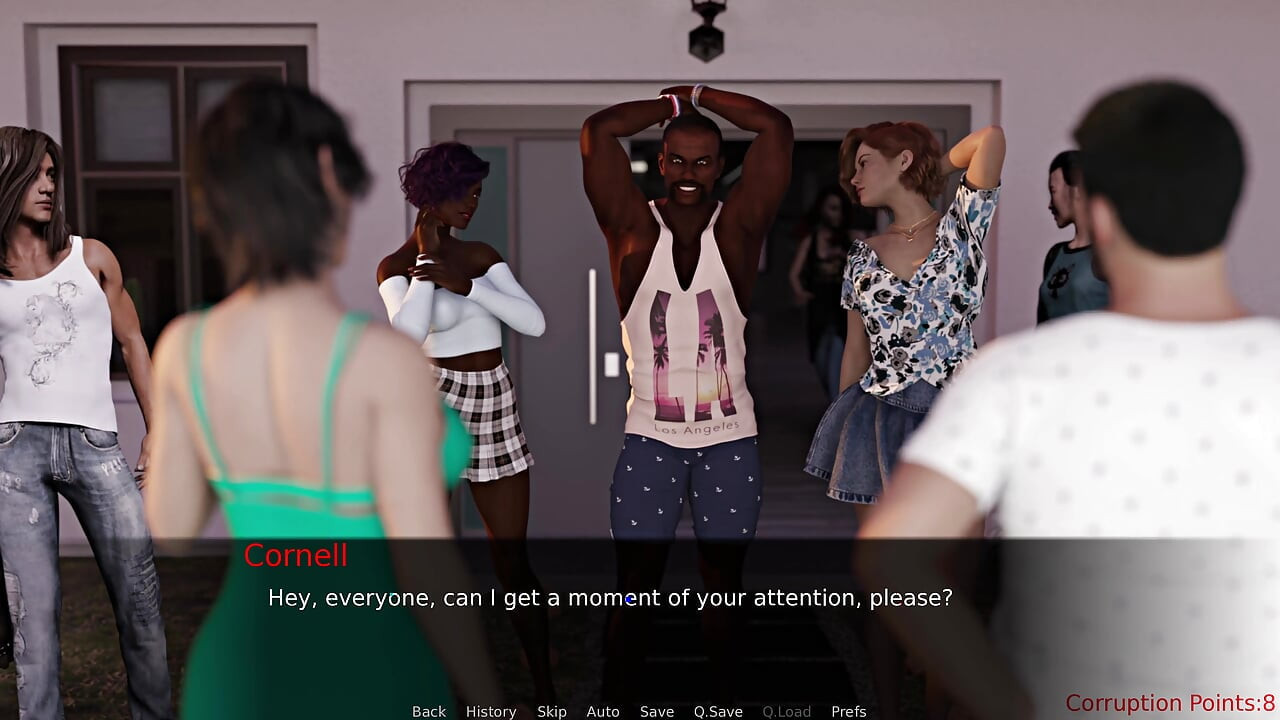Viewport: 1280px width, 720px height.
Task: Open the Save menu
Action: click(657, 711)
